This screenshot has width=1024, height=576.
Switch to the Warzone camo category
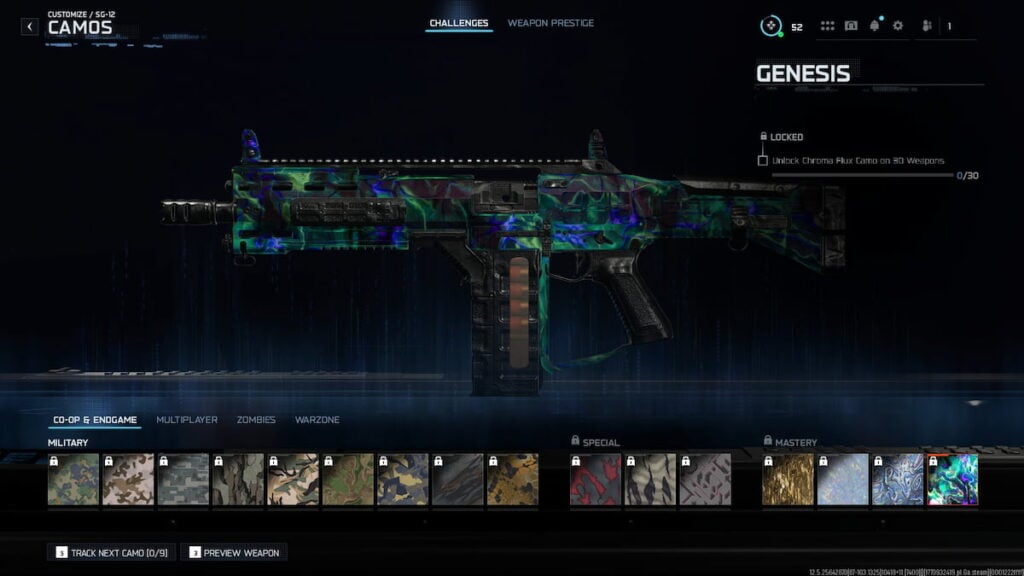(x=317, y=420)
